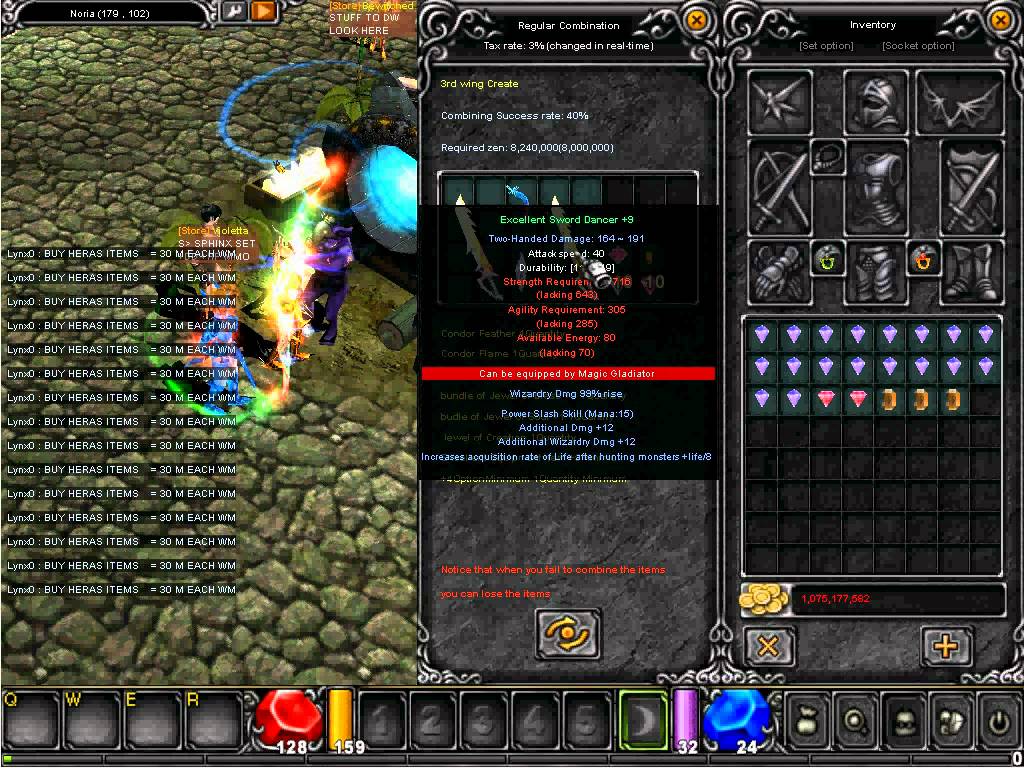1024x768 pixels.
Task: Select the wings equipment slot
Action: [958, 101]
